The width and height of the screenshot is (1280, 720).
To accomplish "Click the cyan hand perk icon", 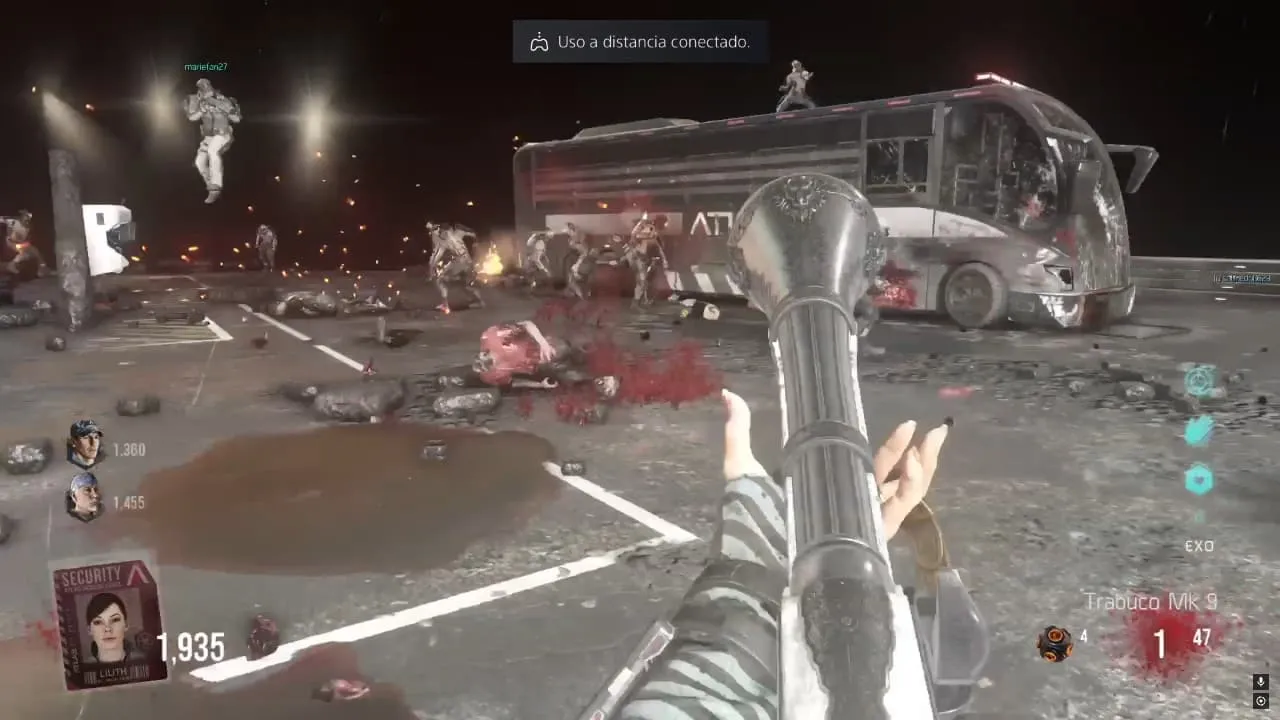I will tap(1199, 430).
